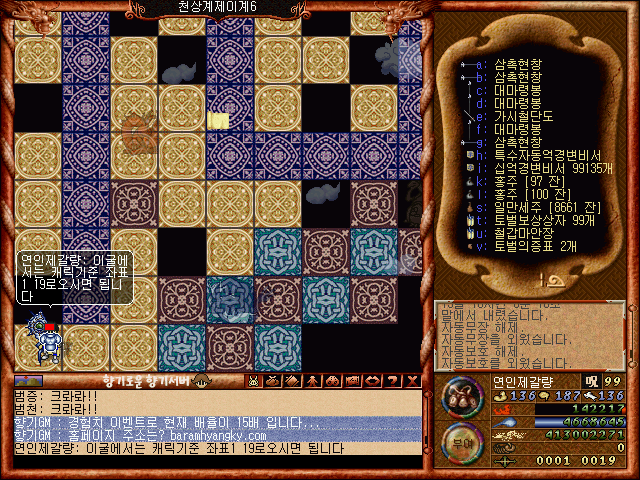Viewport: 640px width, 480px height.
Task: Click the round pouch bag button
Action: (x=461, y=394)
